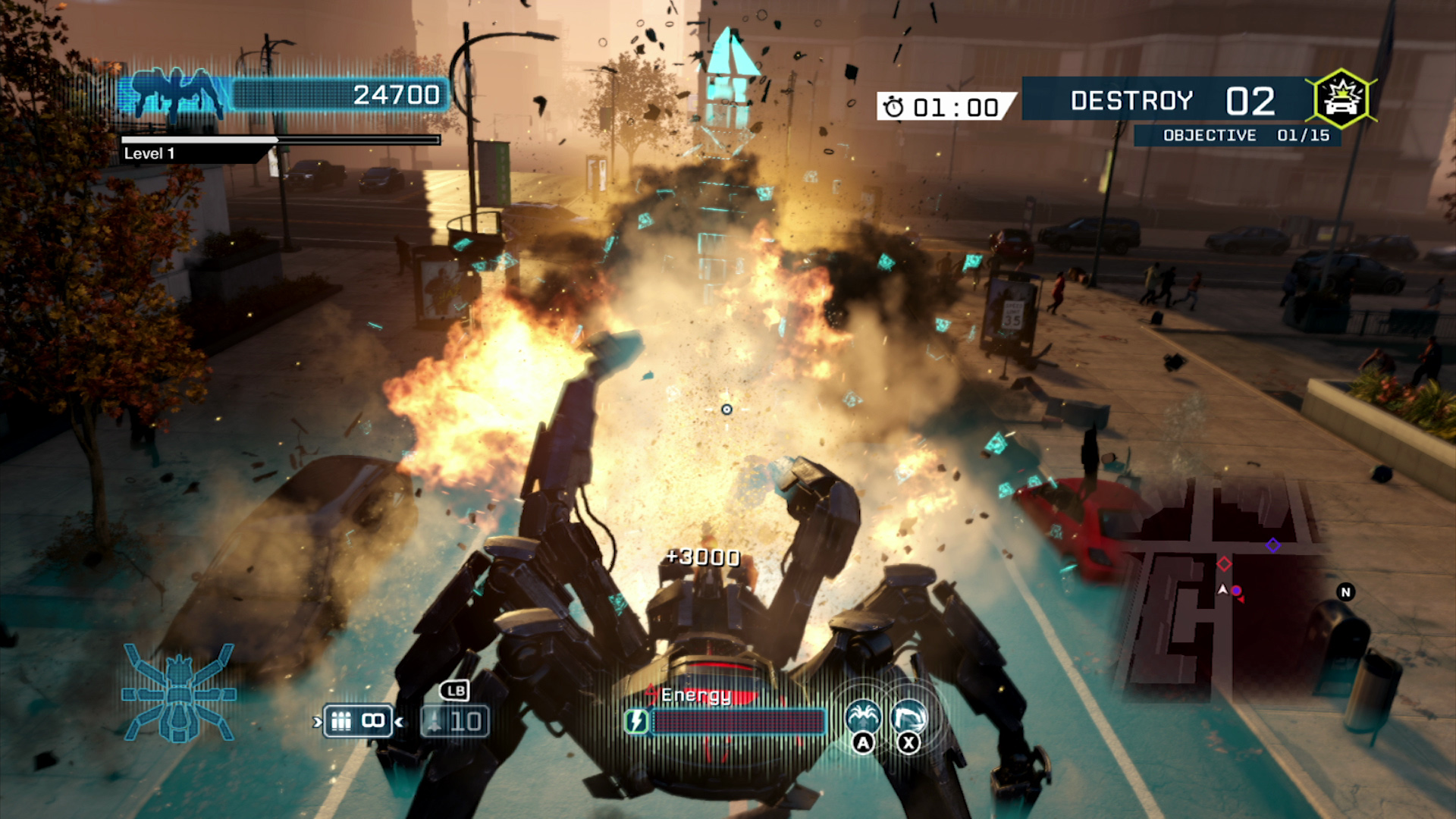Image resolution: width=1456 pixels, height=819 pixels.
Task: Click the hexagonal Destroy objective icon
Action: [1341, 99]
